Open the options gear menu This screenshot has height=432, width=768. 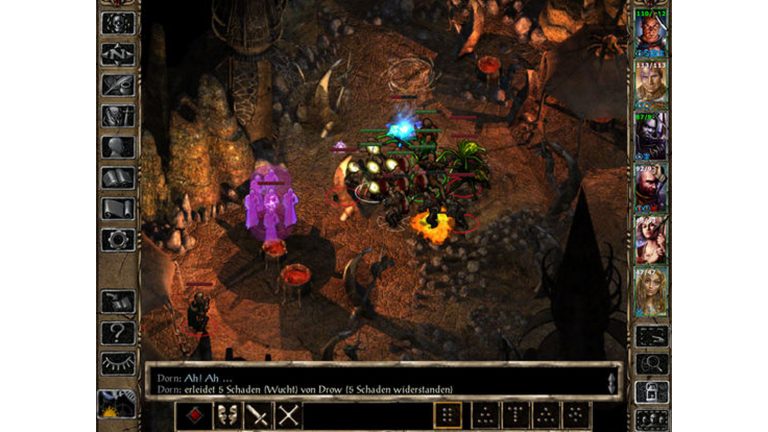point(118,239)
